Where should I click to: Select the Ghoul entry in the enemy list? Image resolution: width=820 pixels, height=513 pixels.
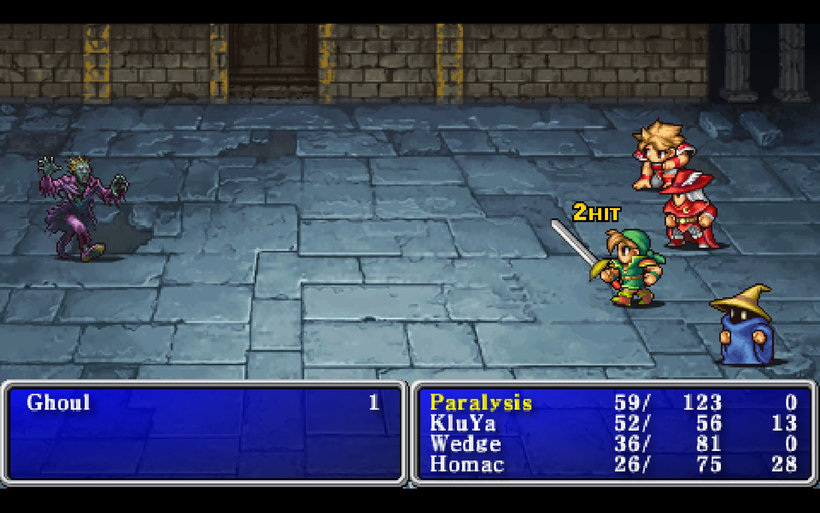[59, 403]
